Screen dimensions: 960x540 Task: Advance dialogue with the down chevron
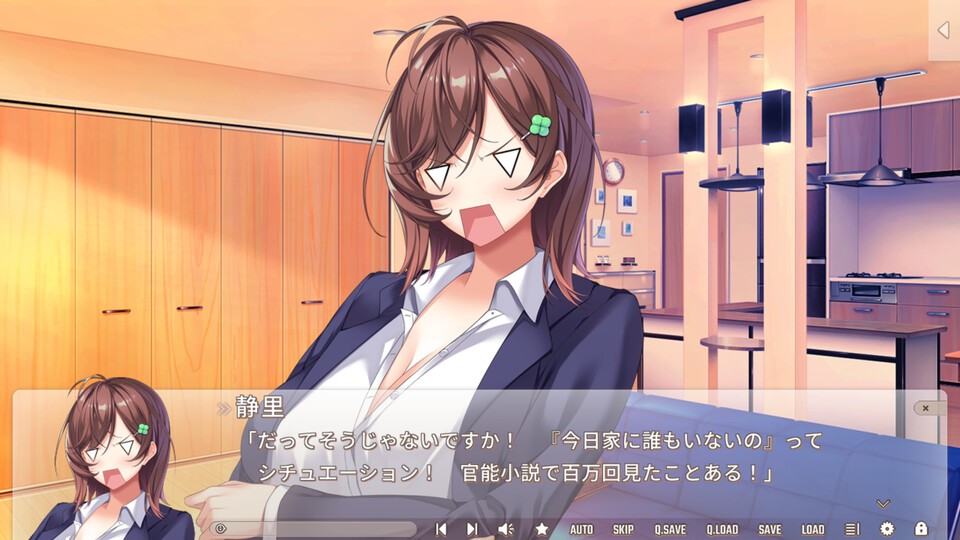[x=882, y=503]
